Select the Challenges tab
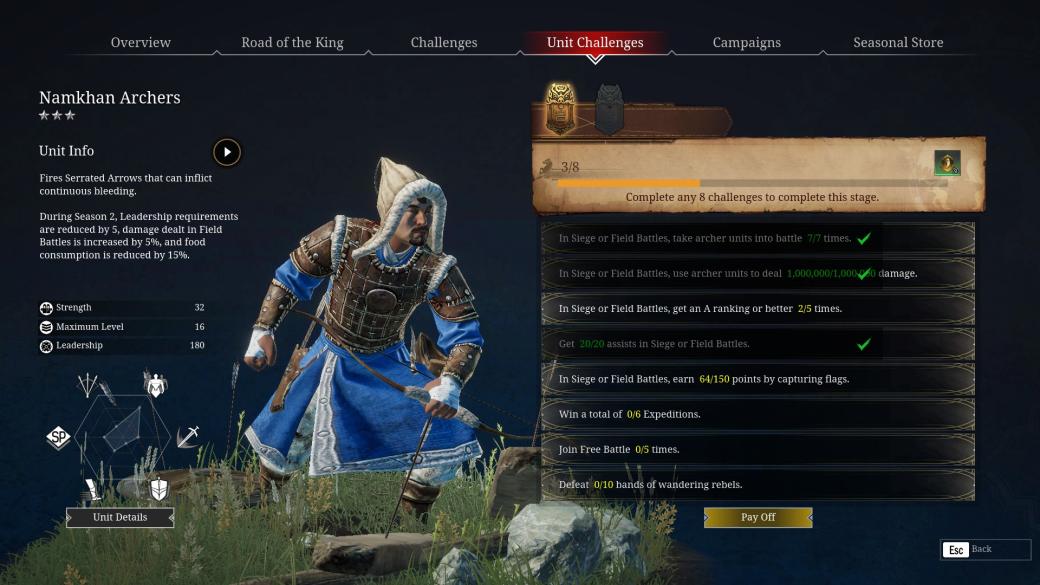The image size is (1040, 585). [x=444, y=42]
